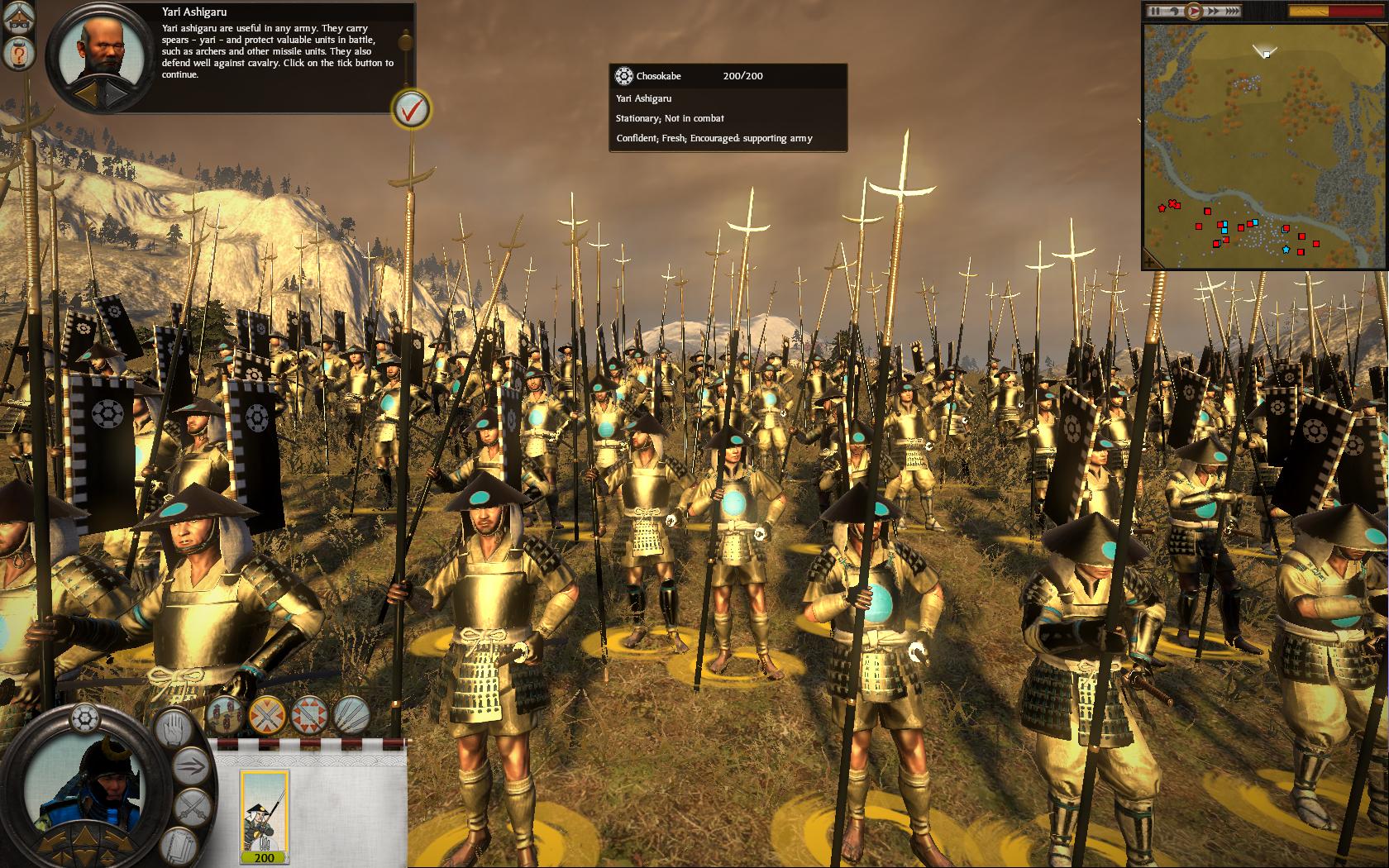Toggle run mode with the arrow button

[x=192, y=765]
